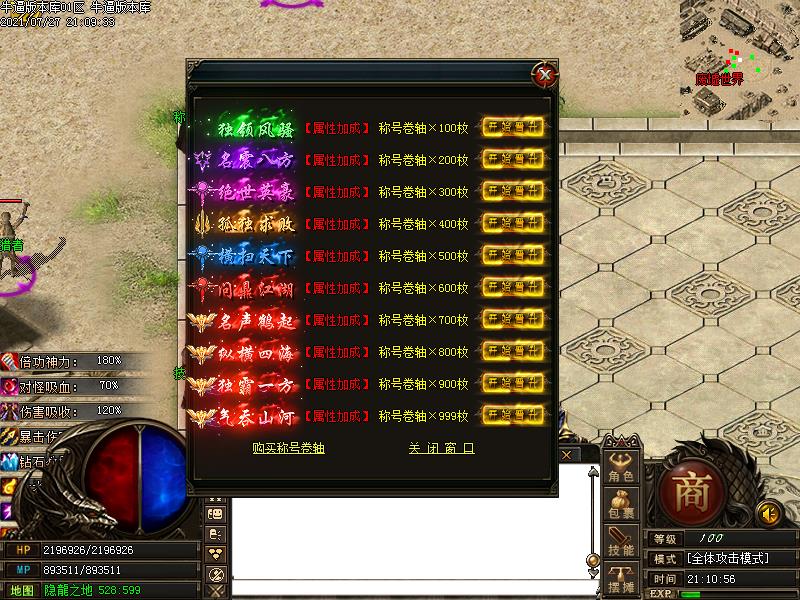Redeem the 孤独求败 title for 400 scrolls
Viewport: 800px width, 600px height.
(x=515, y=223)
